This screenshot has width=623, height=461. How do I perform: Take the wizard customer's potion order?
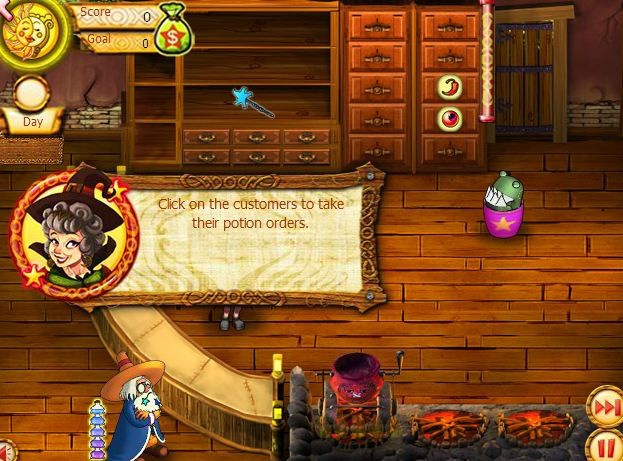click(136, 410)
